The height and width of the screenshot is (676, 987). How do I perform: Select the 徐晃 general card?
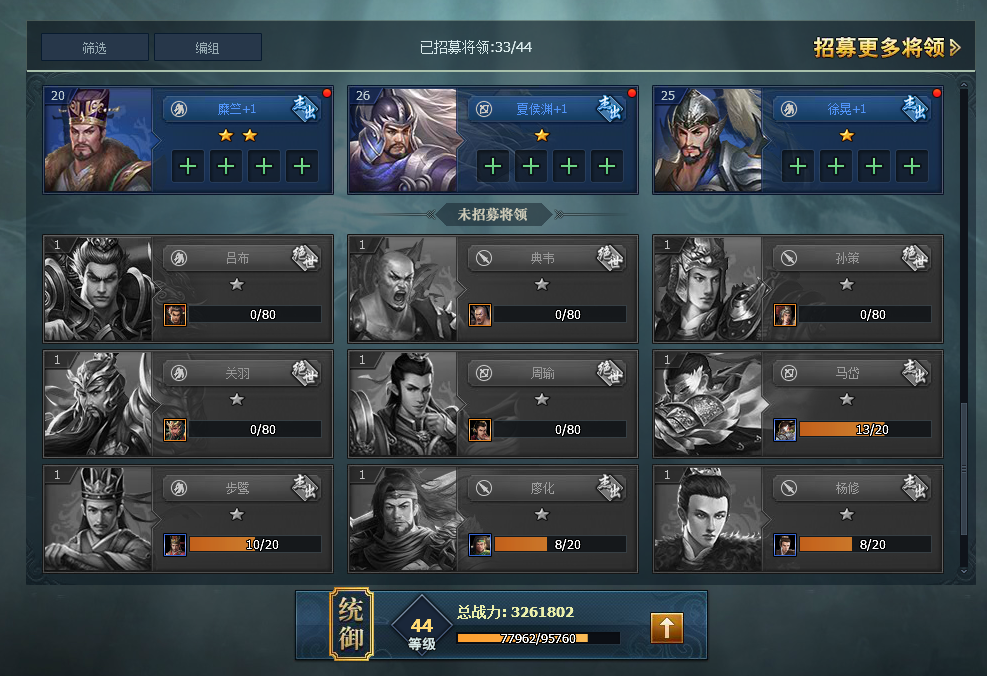(x=798, y=139)
